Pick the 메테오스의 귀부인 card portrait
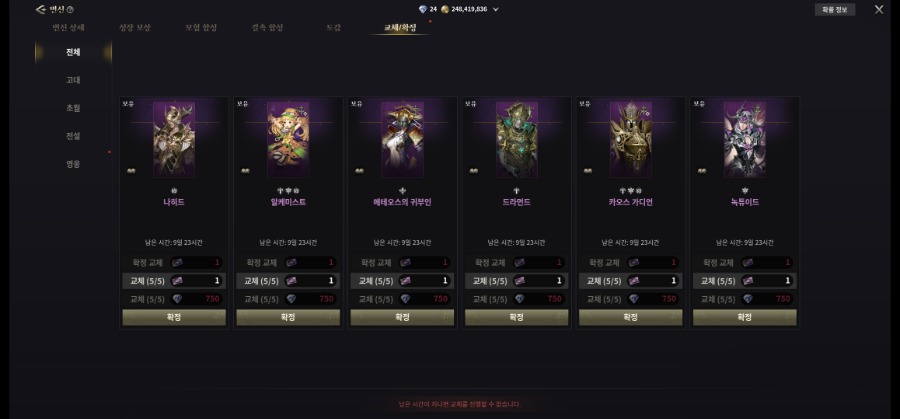The width and height of the screenshot is (900, 419). tap(402, 139)
